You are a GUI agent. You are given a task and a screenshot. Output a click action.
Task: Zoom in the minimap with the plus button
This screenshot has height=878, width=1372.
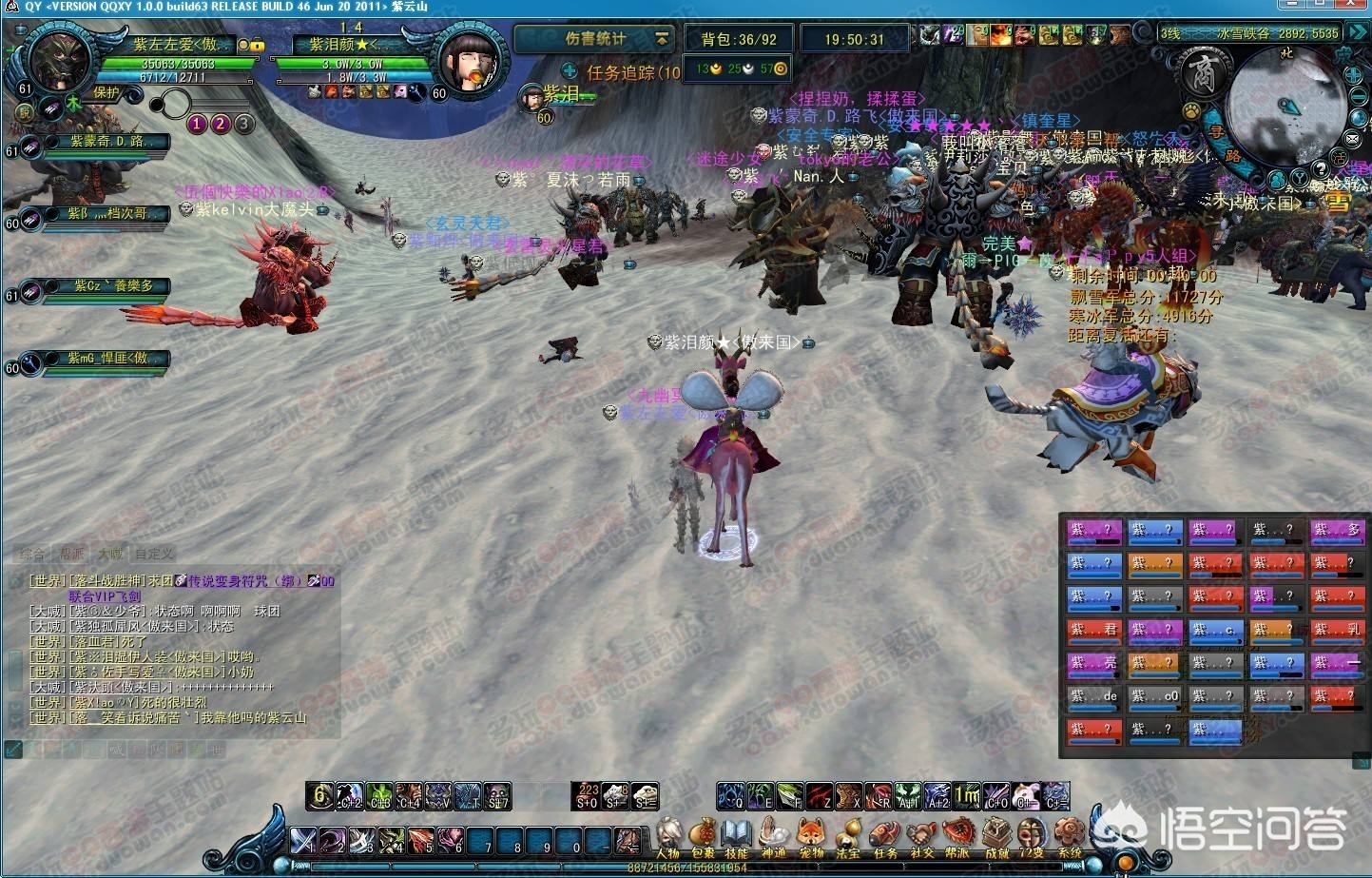pos(1354,75)
